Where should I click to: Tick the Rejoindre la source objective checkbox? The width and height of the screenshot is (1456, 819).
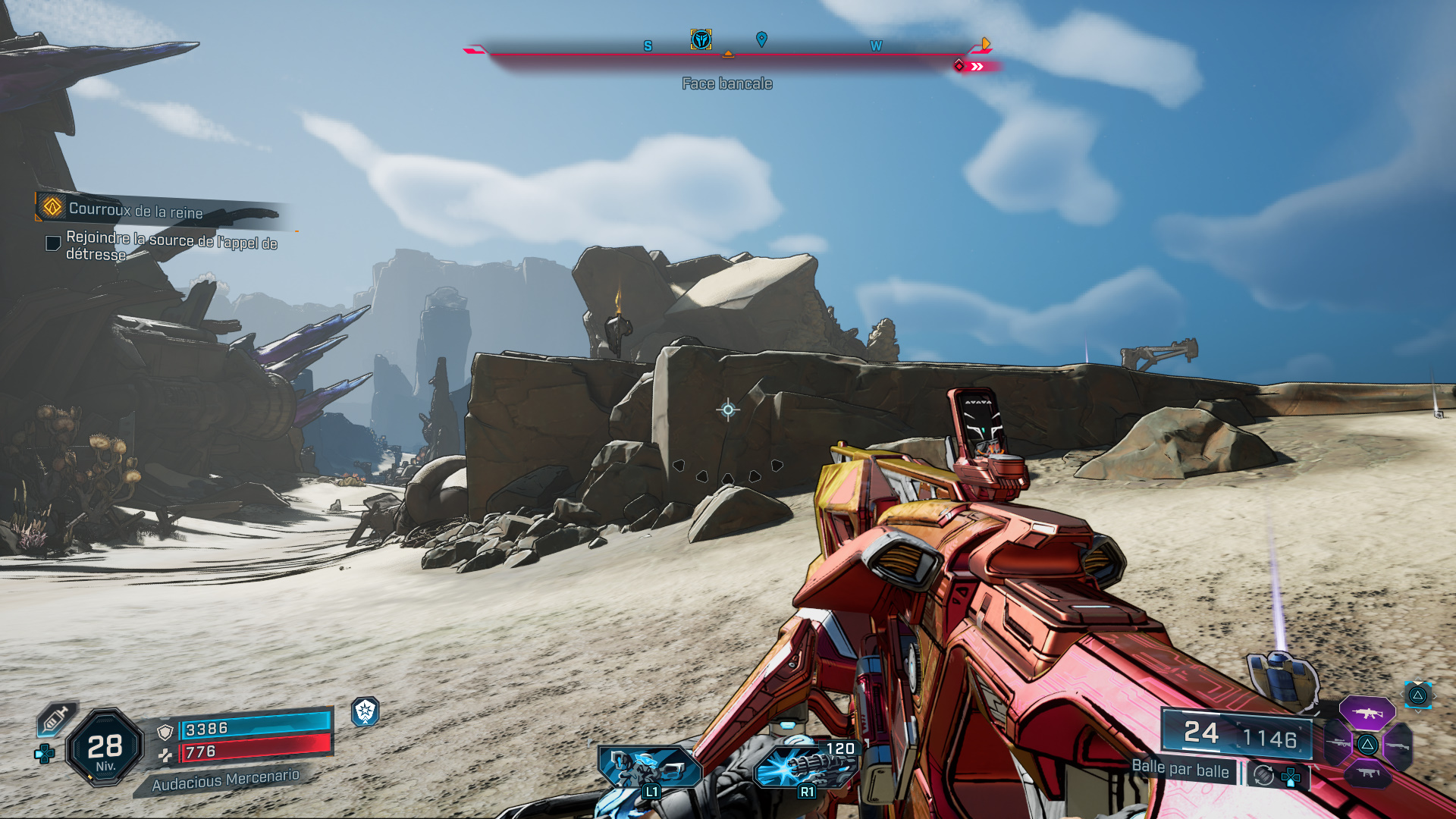(x=53, y=243)
